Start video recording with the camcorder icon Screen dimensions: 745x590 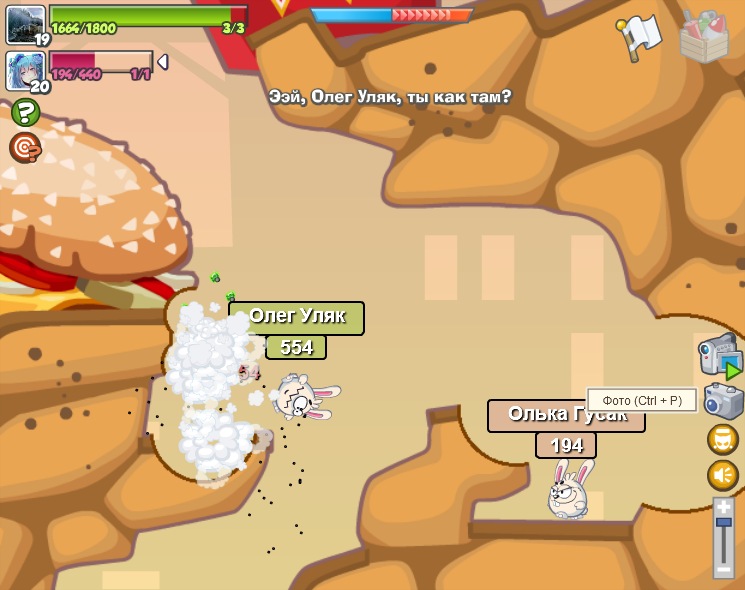pyautogui.click(x=719, y=355)
